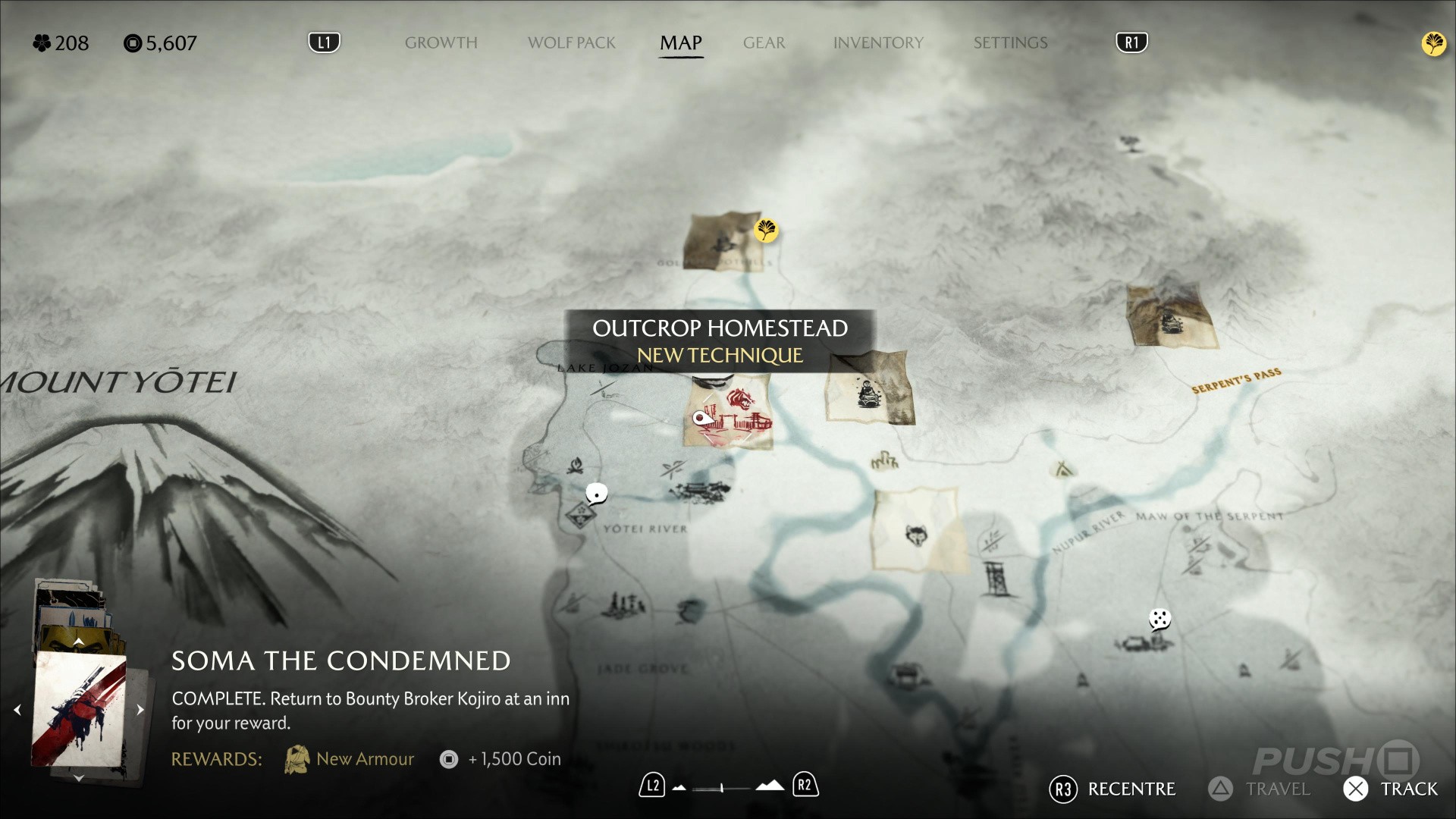The image size is (1456, 819).
Task: Click the golden ginkgo emblem in the corner
Action: point(1433,44)
